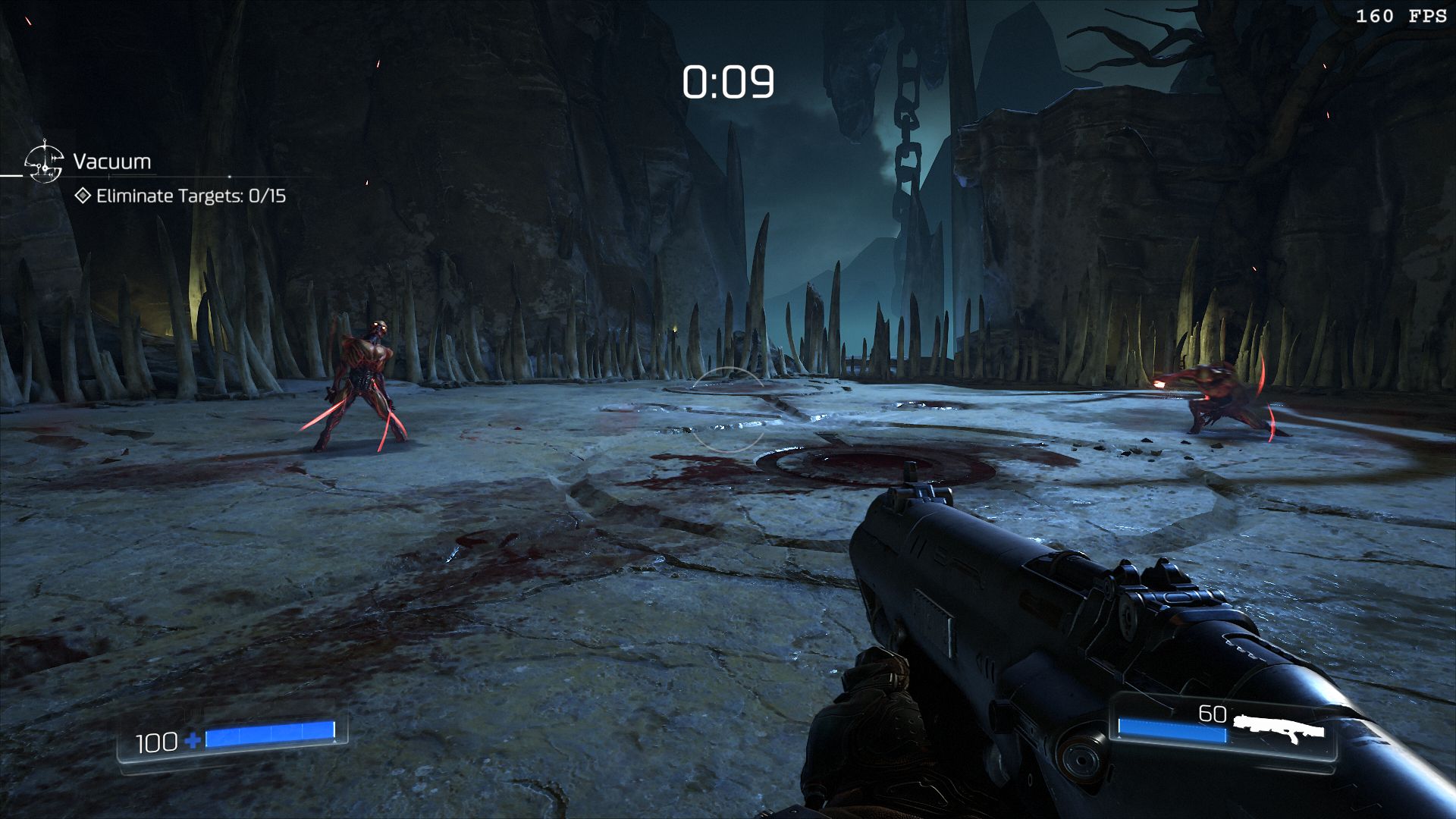Click the Eliminate Targets objective entry
This screenshot has height=819, width=1456.
tap(182, 196)
